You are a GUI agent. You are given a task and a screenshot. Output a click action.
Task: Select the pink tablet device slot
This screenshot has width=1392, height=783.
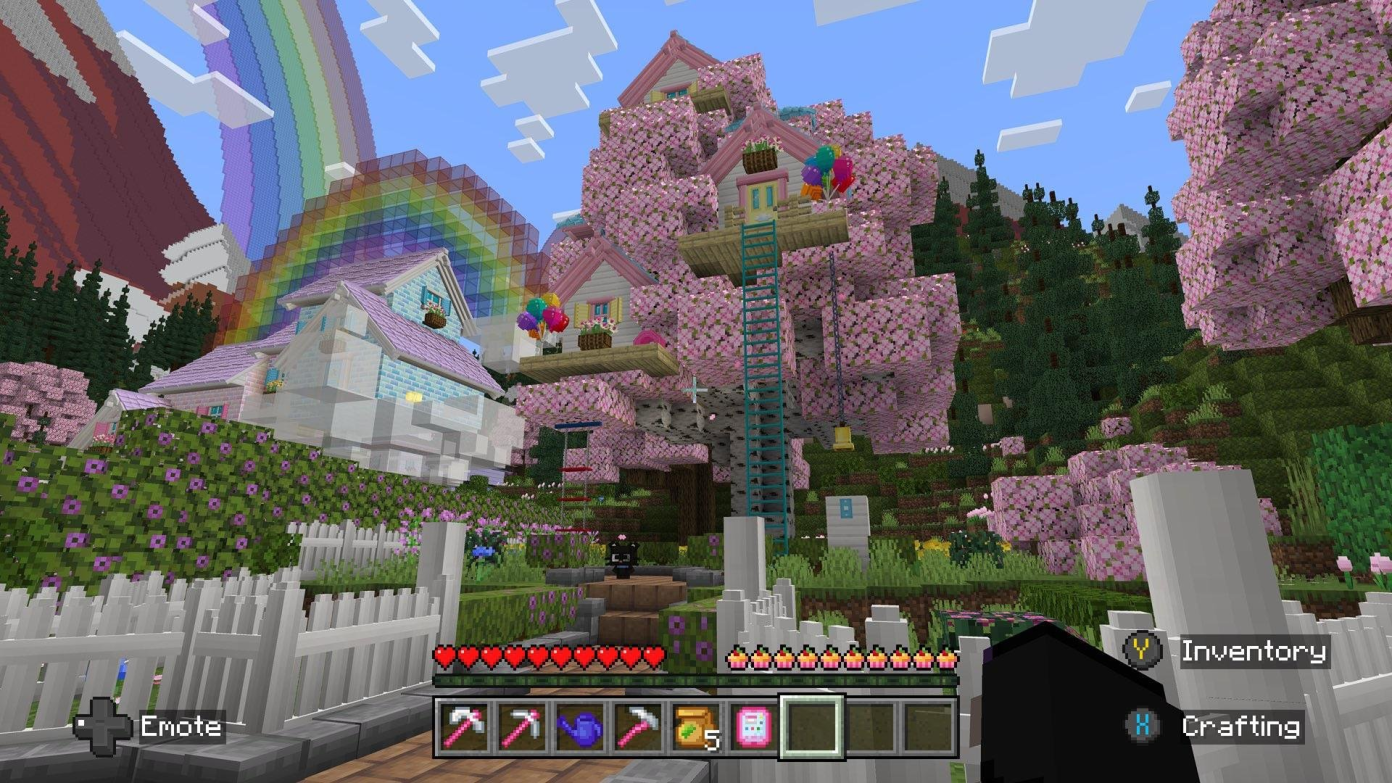pos(752,727)
